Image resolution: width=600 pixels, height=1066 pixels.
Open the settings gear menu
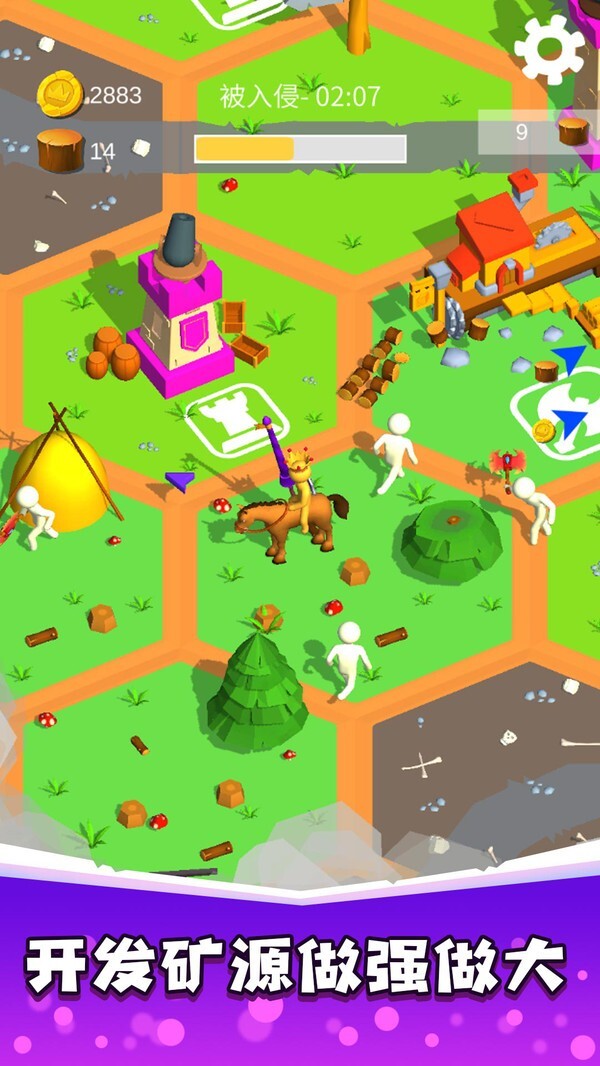pos(549,48)
